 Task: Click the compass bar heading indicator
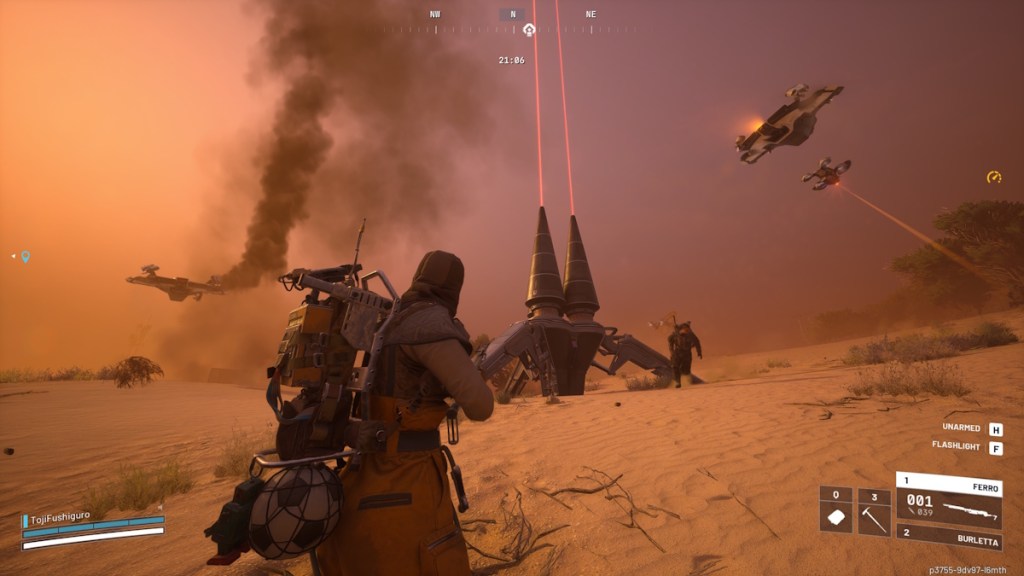(x=512, y=15)
